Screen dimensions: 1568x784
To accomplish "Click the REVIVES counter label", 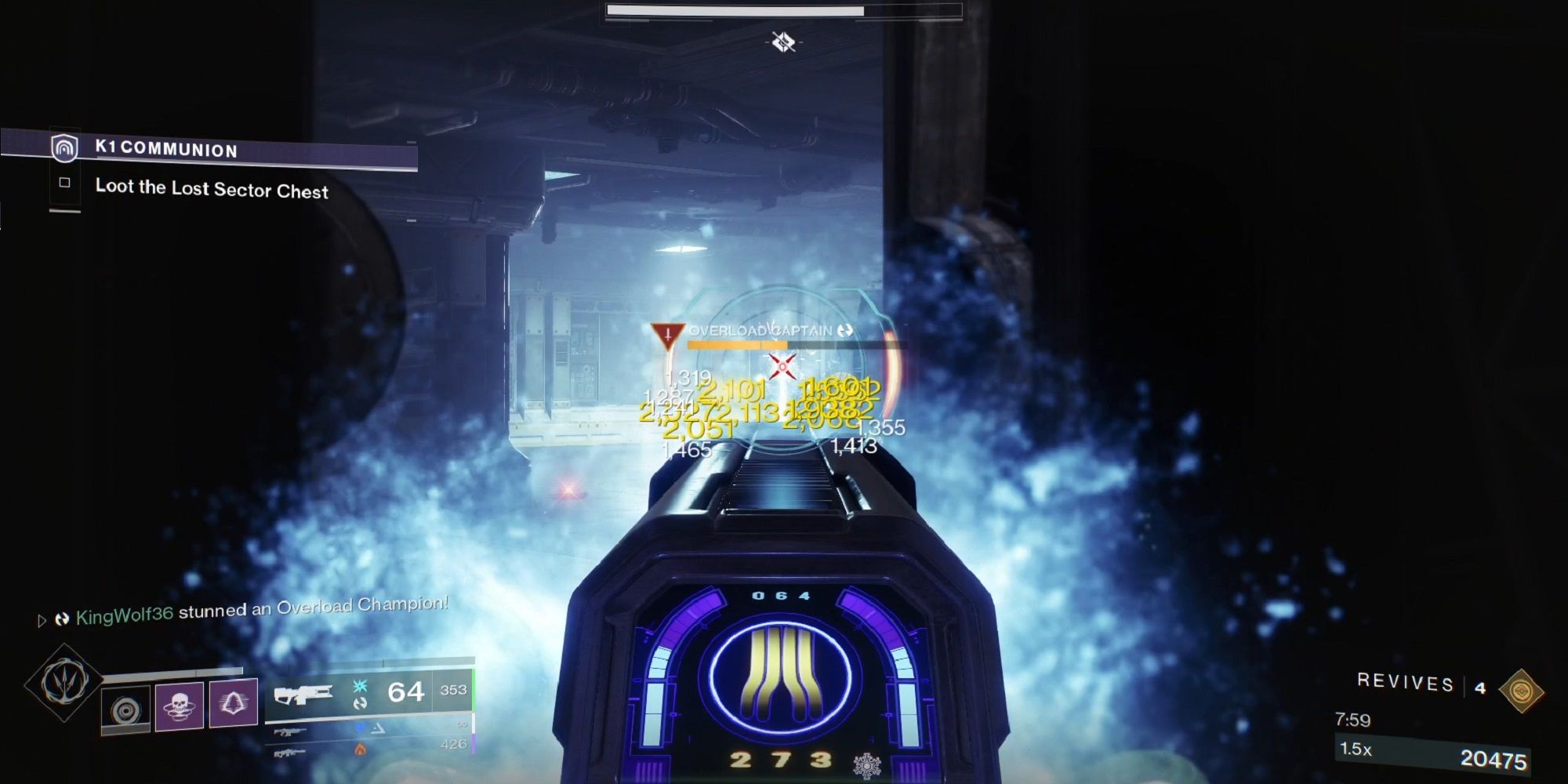I will click(1405, 682).
